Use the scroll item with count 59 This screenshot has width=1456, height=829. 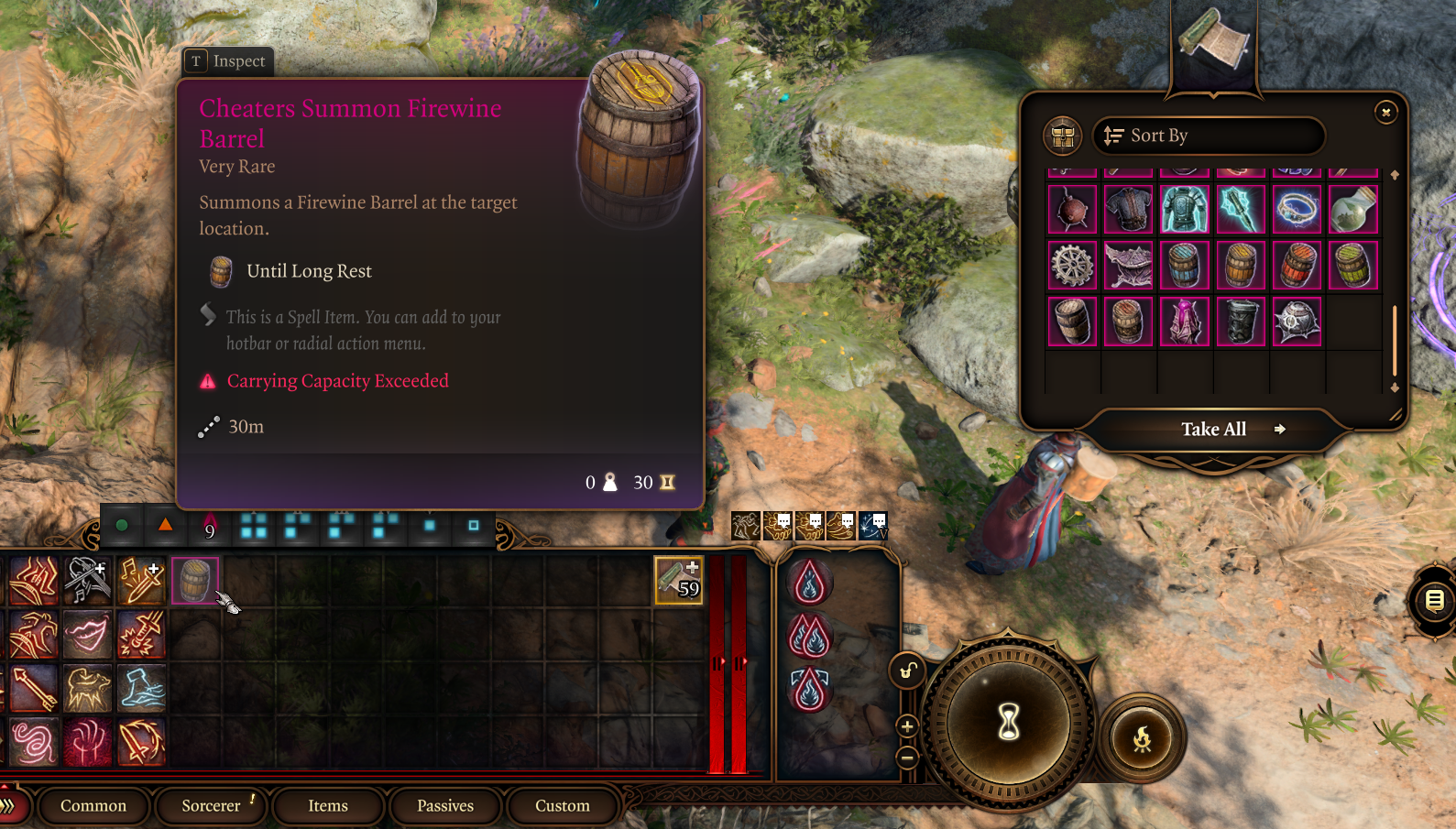click(x=678, y=580)
